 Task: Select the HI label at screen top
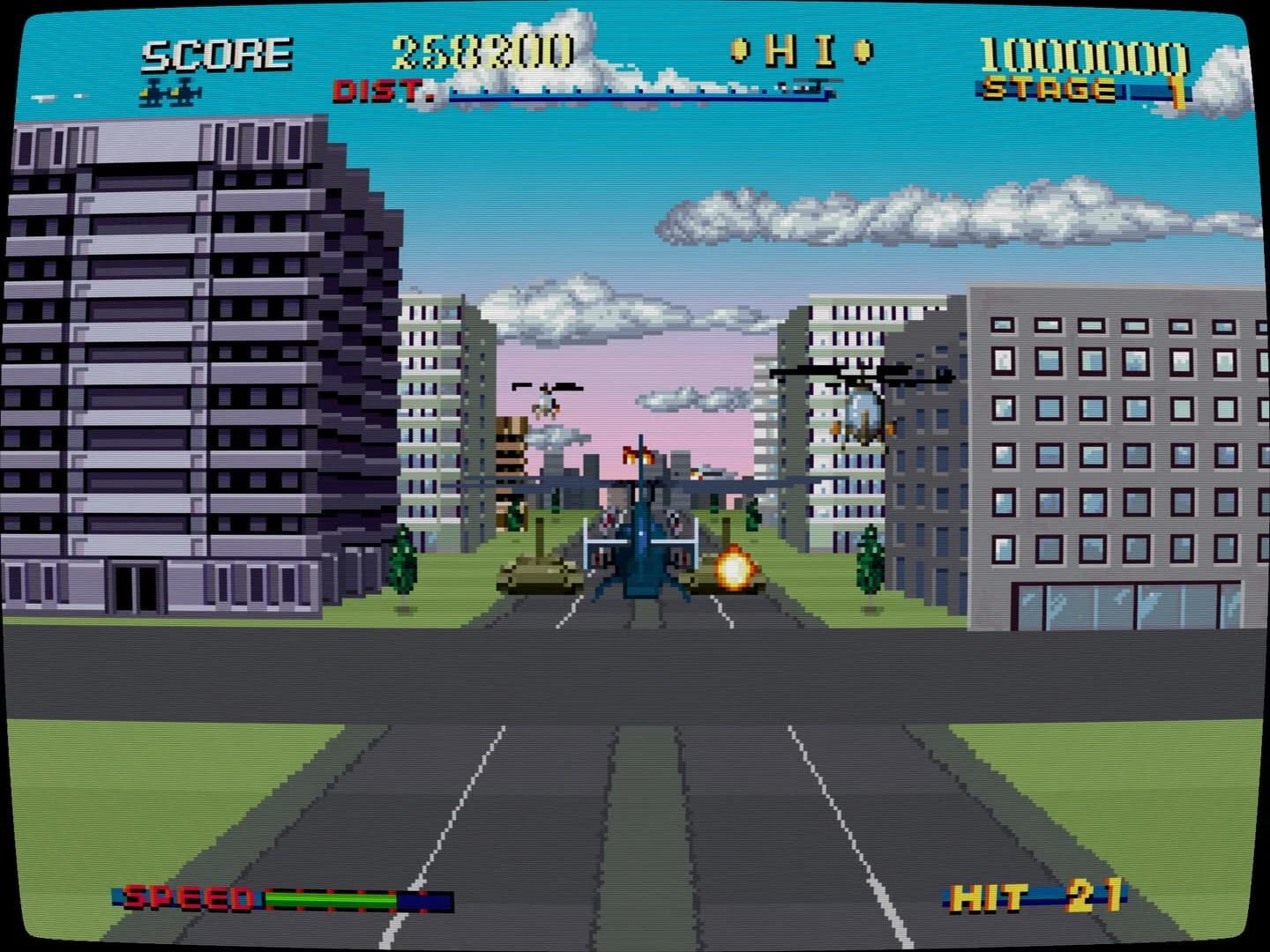[801, 51]
